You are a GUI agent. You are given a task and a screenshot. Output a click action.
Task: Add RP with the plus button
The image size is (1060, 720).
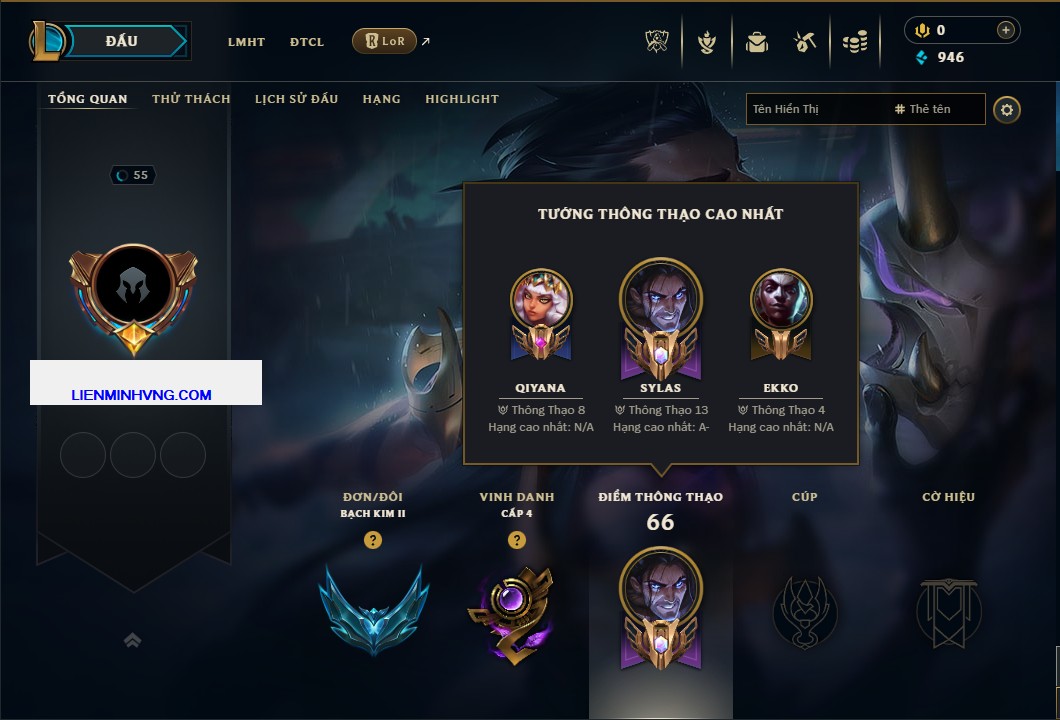point(1005,30)
